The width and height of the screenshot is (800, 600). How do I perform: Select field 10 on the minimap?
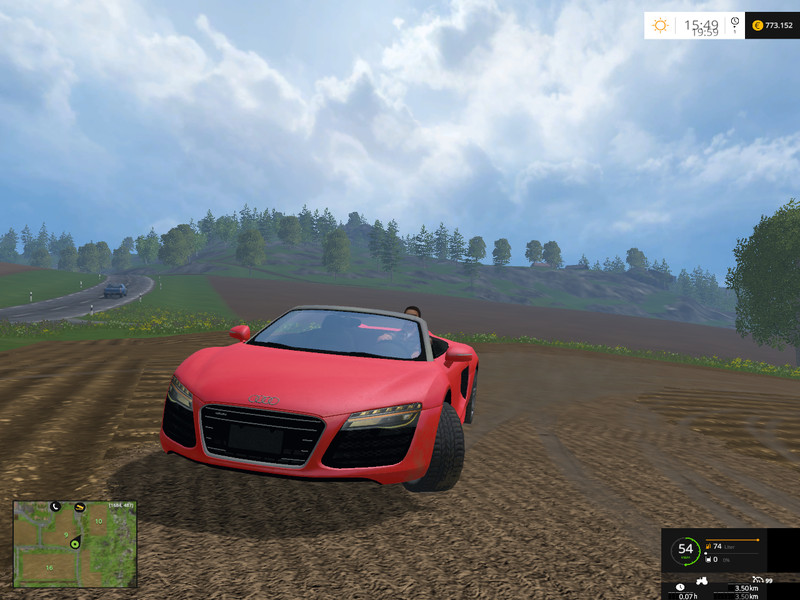[x=98, y=521]
